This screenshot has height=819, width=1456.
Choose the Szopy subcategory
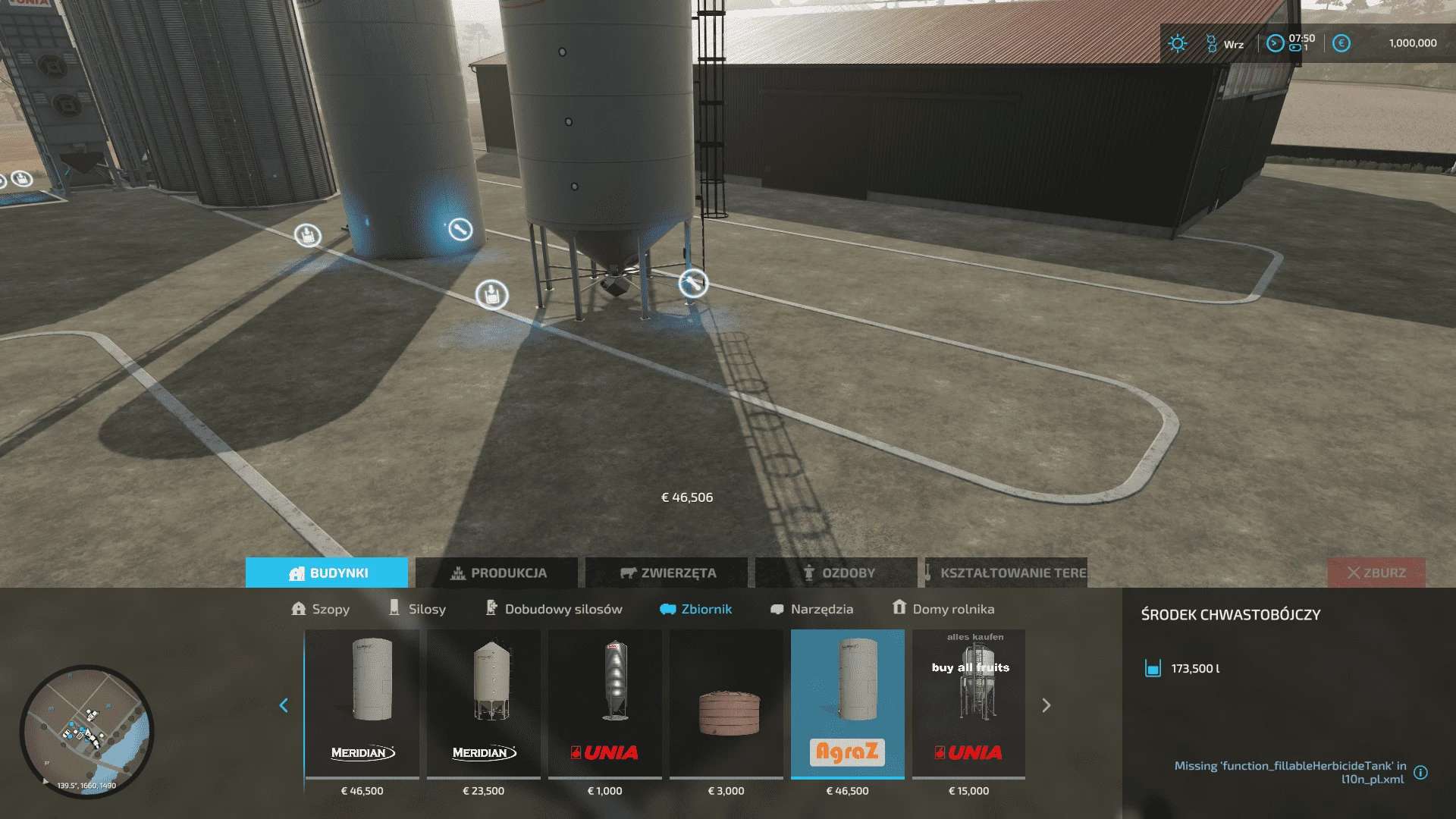[321, 609]
